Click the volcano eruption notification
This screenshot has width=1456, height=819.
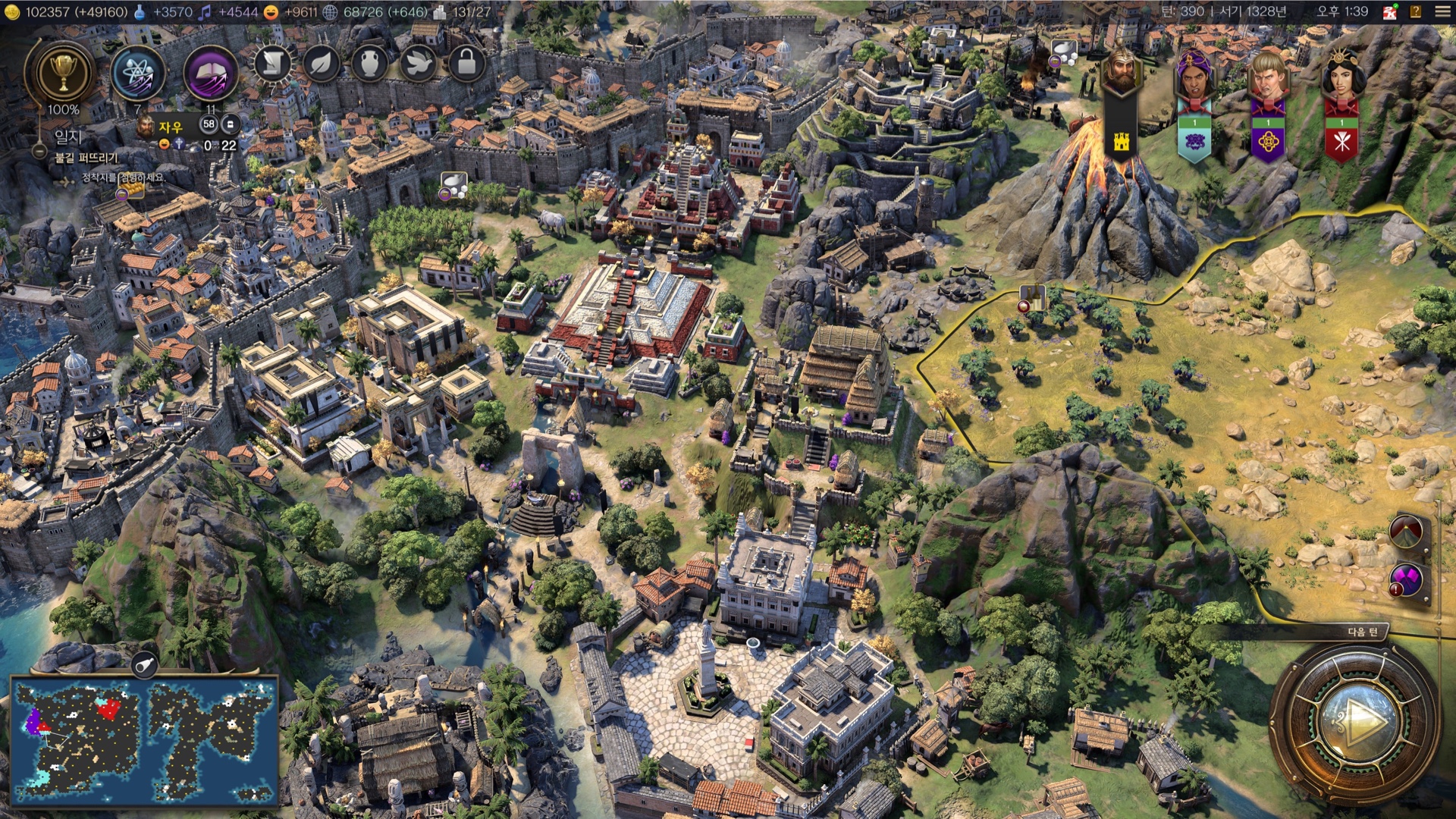(1406, 532)
